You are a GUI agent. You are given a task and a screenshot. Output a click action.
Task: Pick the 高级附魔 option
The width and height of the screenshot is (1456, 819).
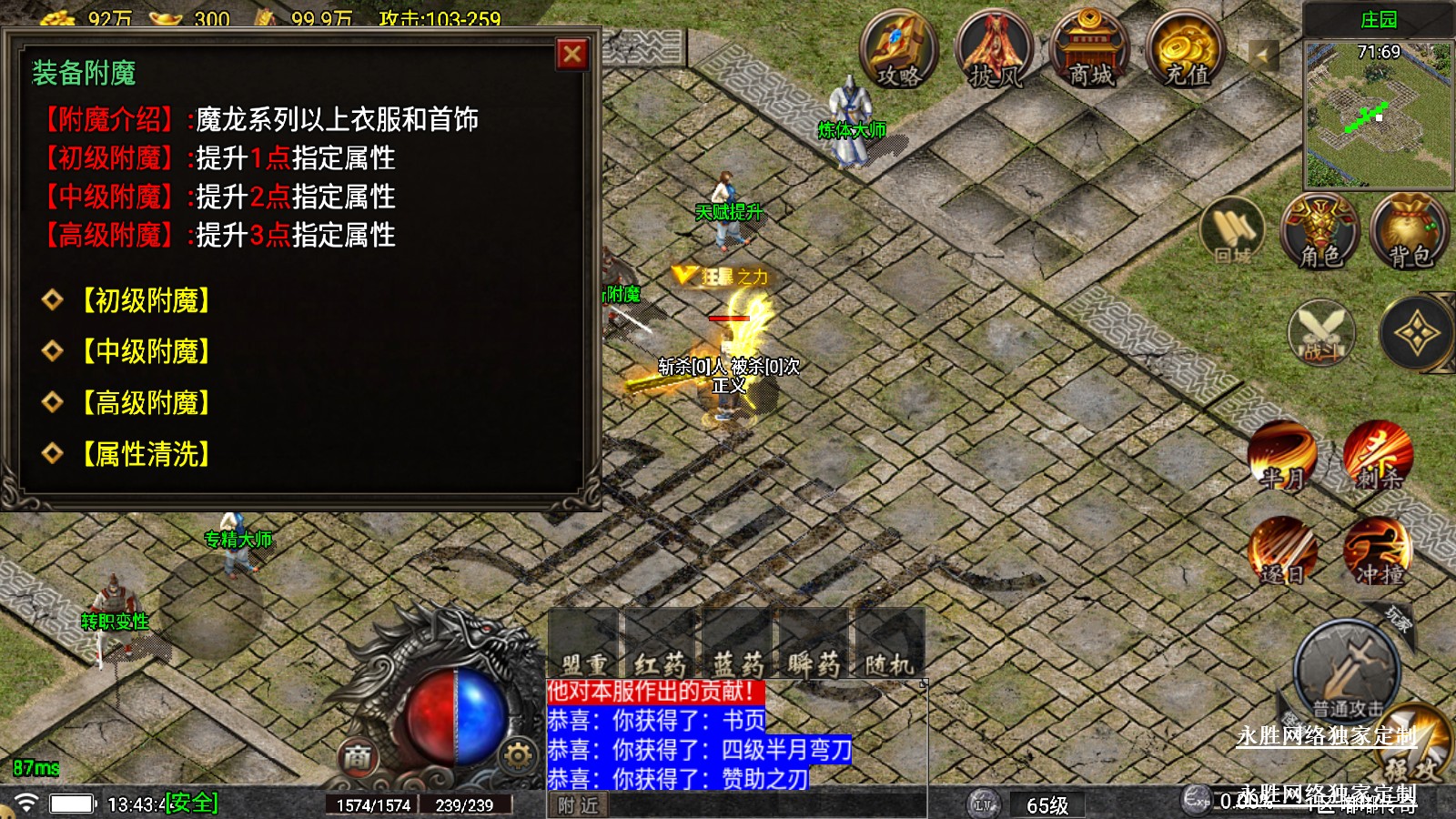[146, 402]
